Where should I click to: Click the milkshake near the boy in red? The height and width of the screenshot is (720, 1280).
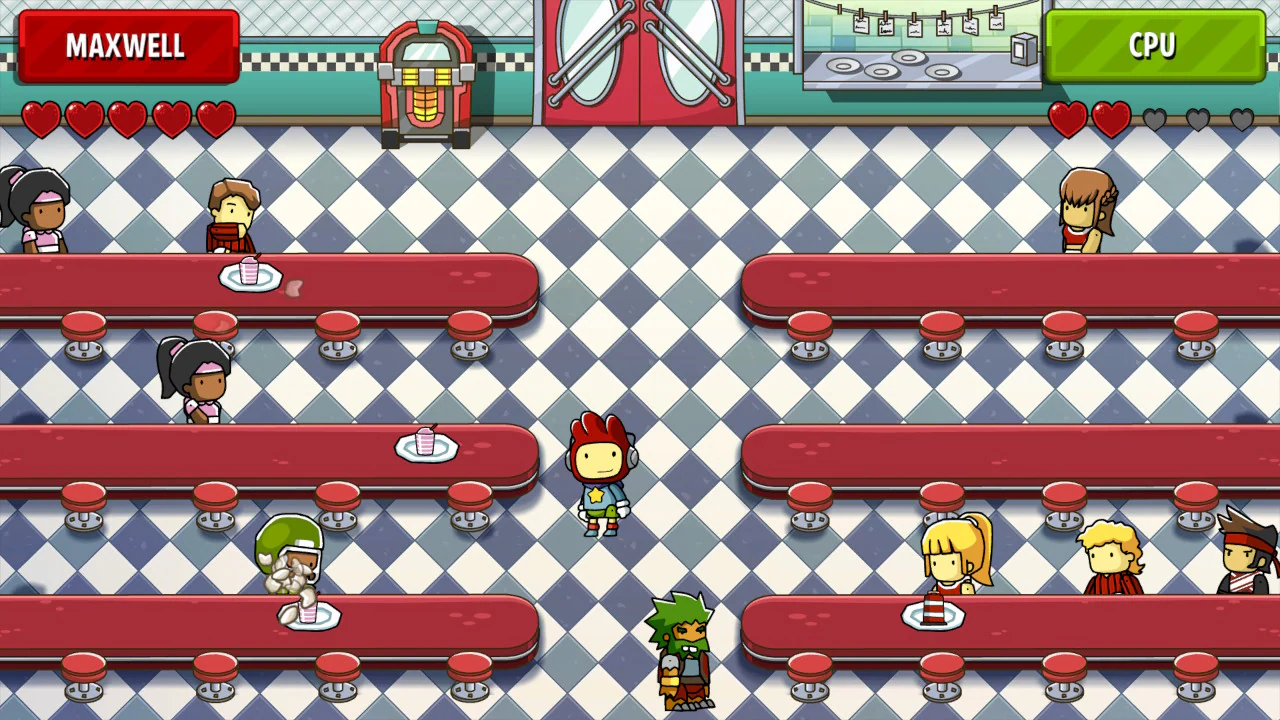[250, 272]
